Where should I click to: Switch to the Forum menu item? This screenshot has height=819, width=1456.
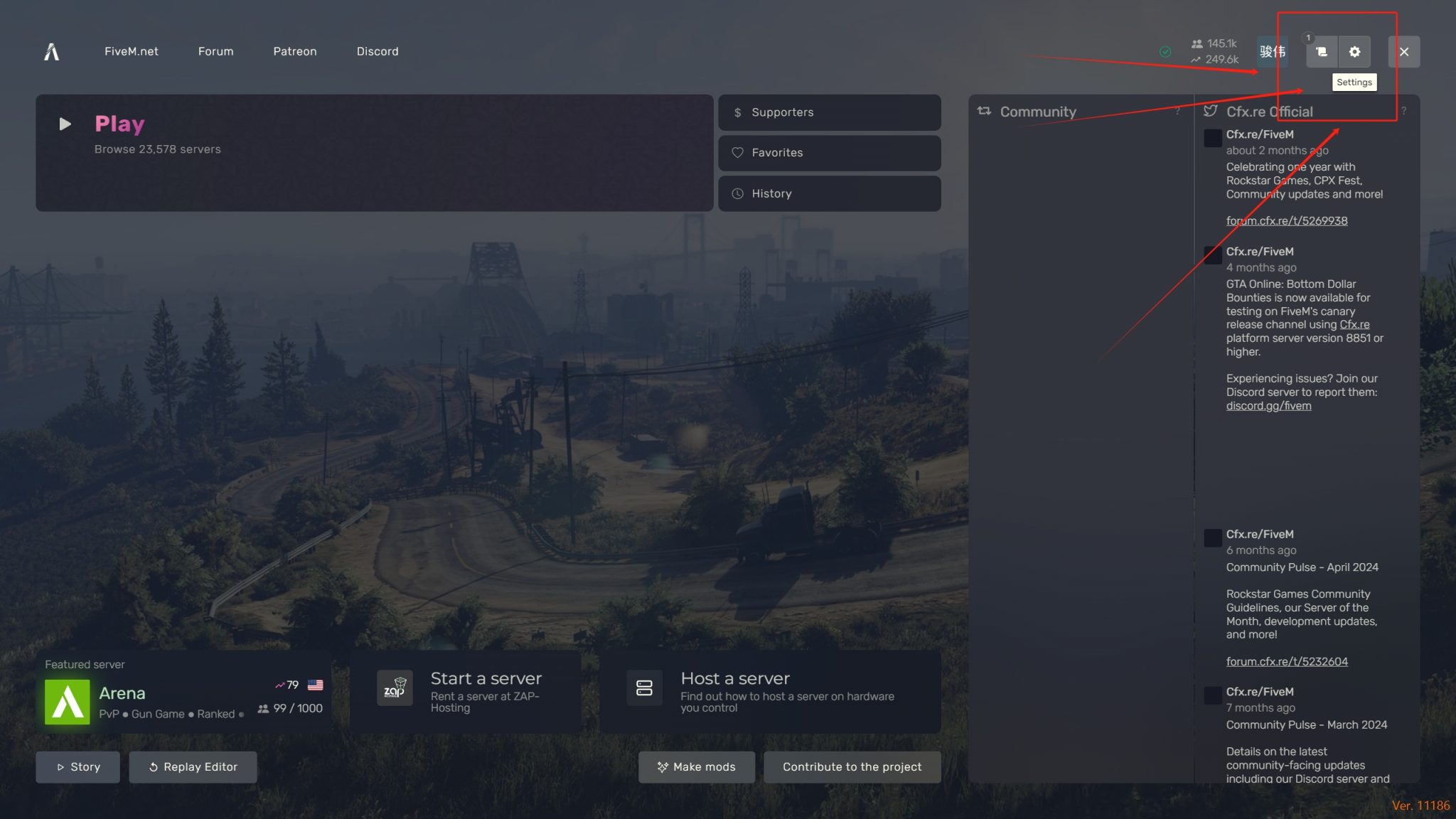click(215, 51)
